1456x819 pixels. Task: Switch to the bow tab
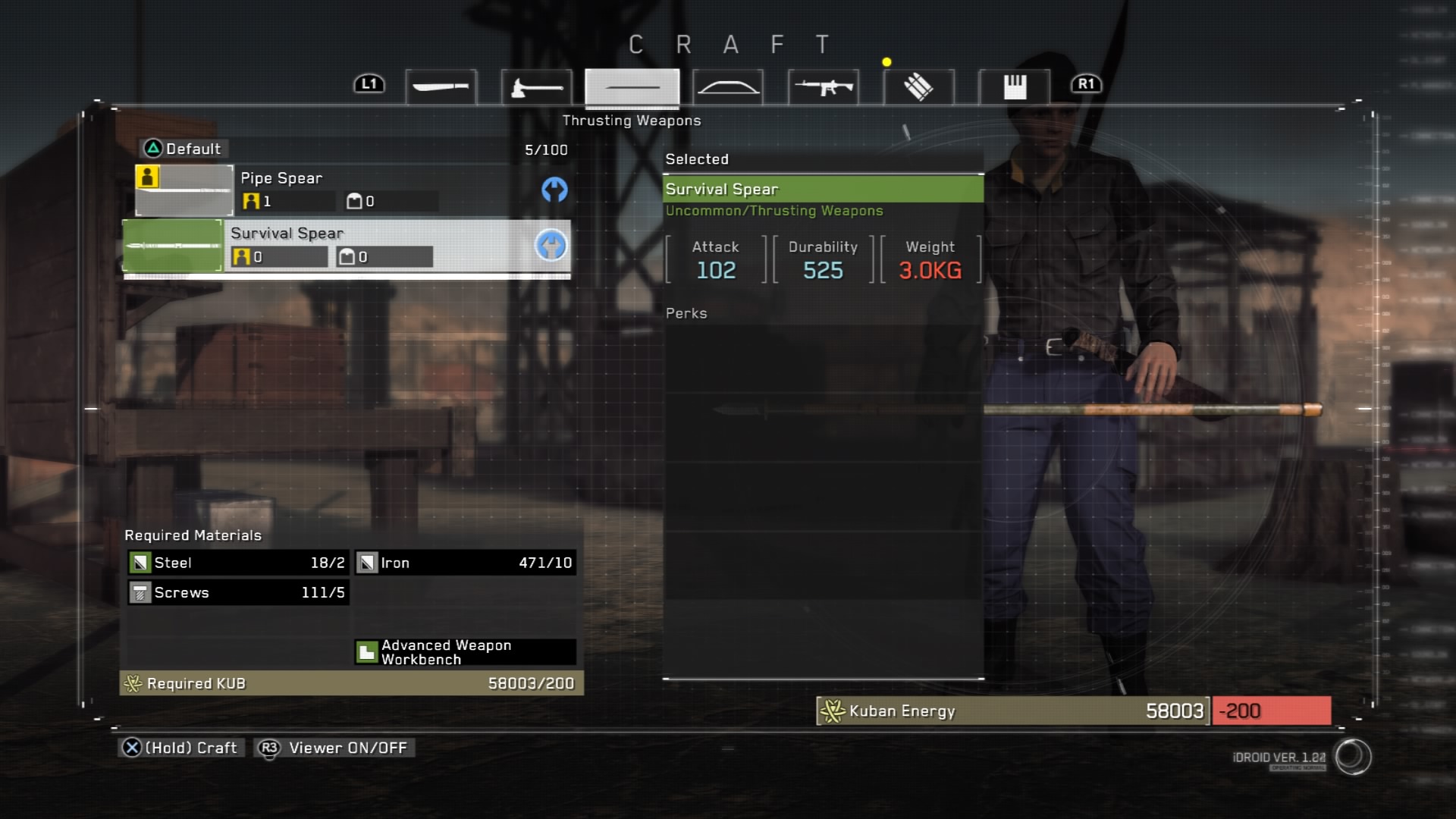tap(728, 86)
